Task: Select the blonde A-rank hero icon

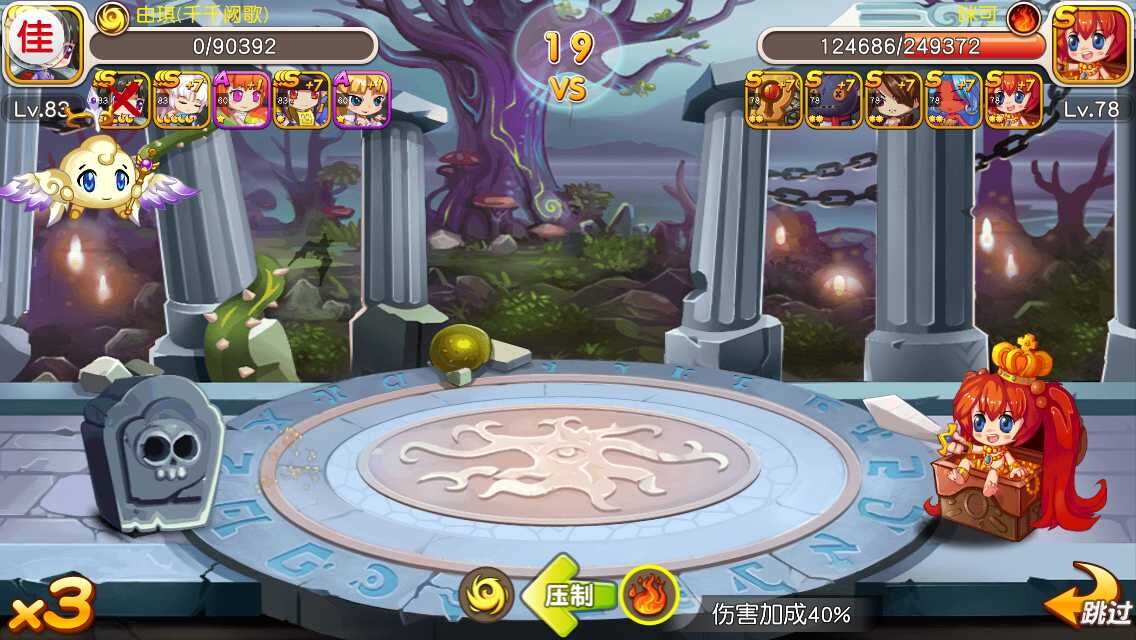Action: (362, 100)
